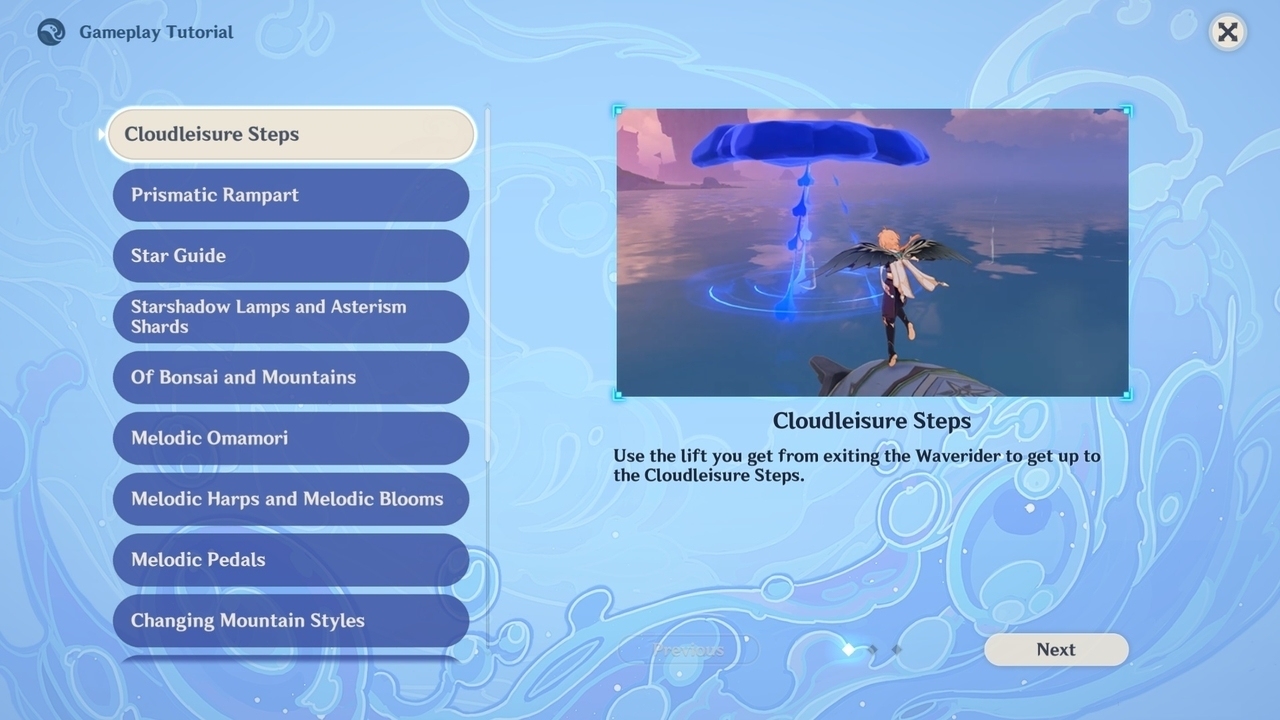The width and height of the screenshot is (1280, 720).
Task: Click the Next button
Action: pos(1056,650)
